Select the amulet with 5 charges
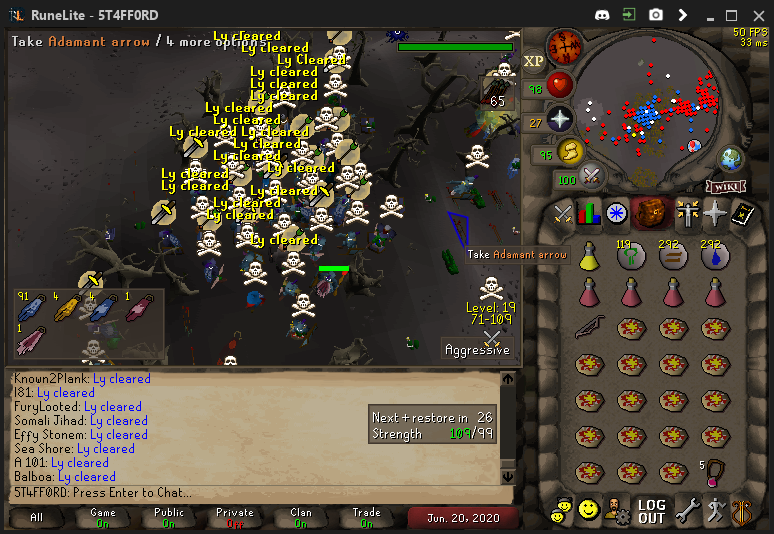The image size is (774, 534). pos(713,470)
